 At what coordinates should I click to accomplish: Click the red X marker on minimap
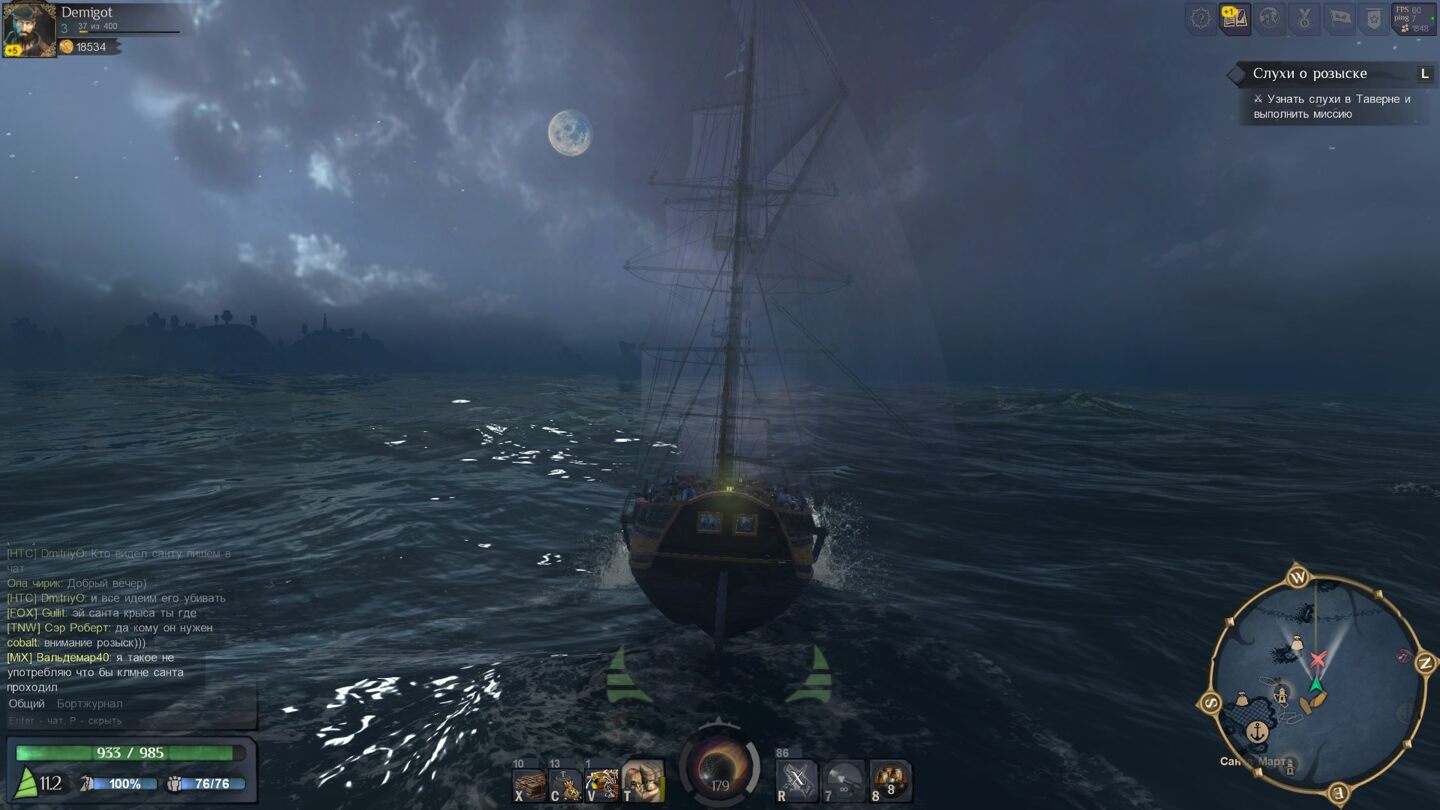pos(1319,659)
